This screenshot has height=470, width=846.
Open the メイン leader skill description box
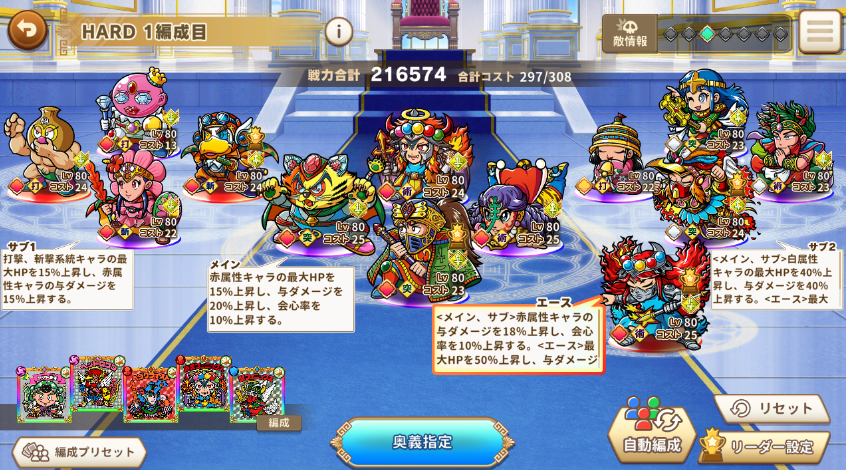pyautogui.click(x=279, y=298)
